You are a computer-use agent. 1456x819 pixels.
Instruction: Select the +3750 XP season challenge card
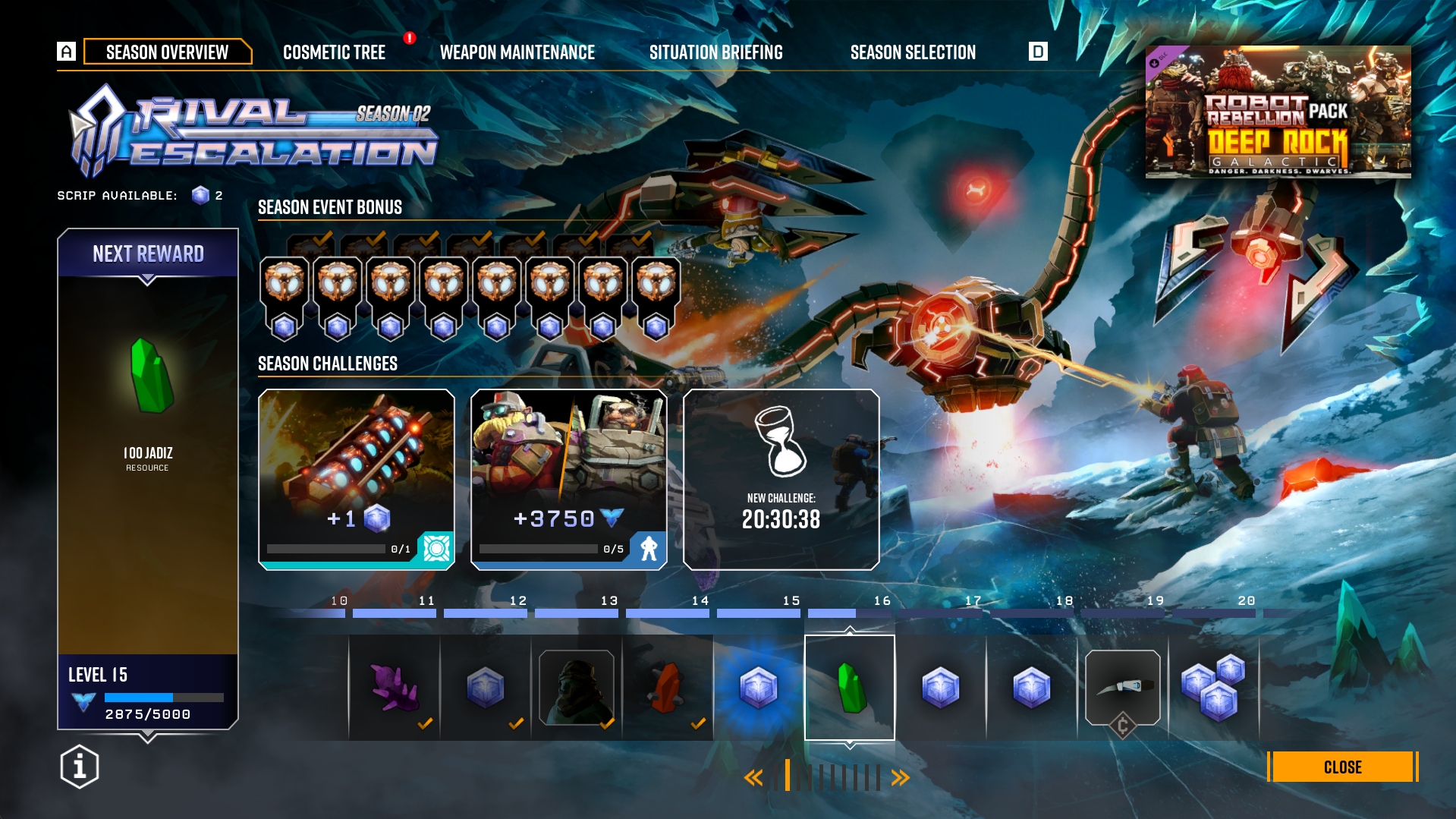point(569,479)
